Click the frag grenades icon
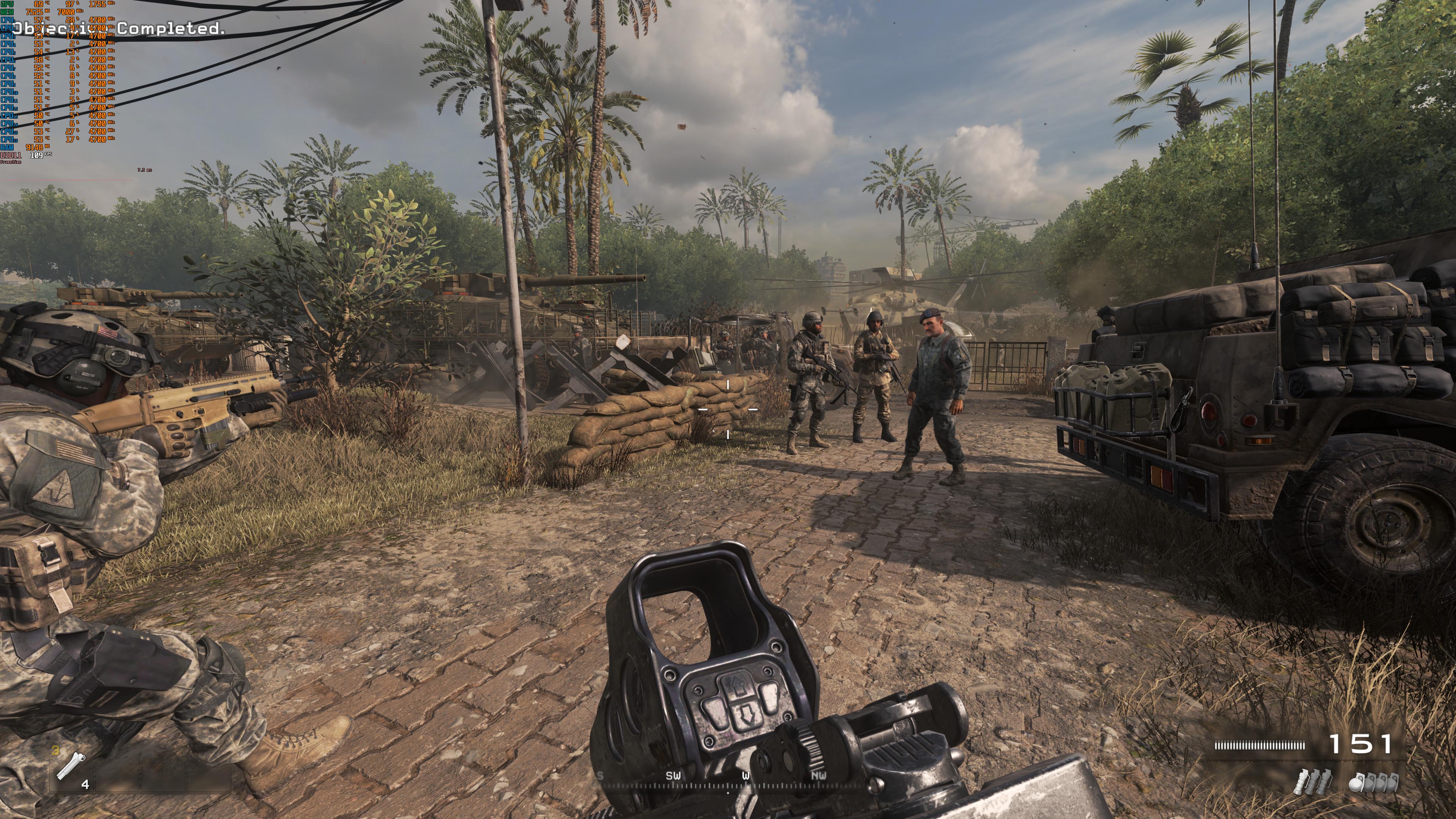1456x819 pixels. click(x=1373, y=782)
